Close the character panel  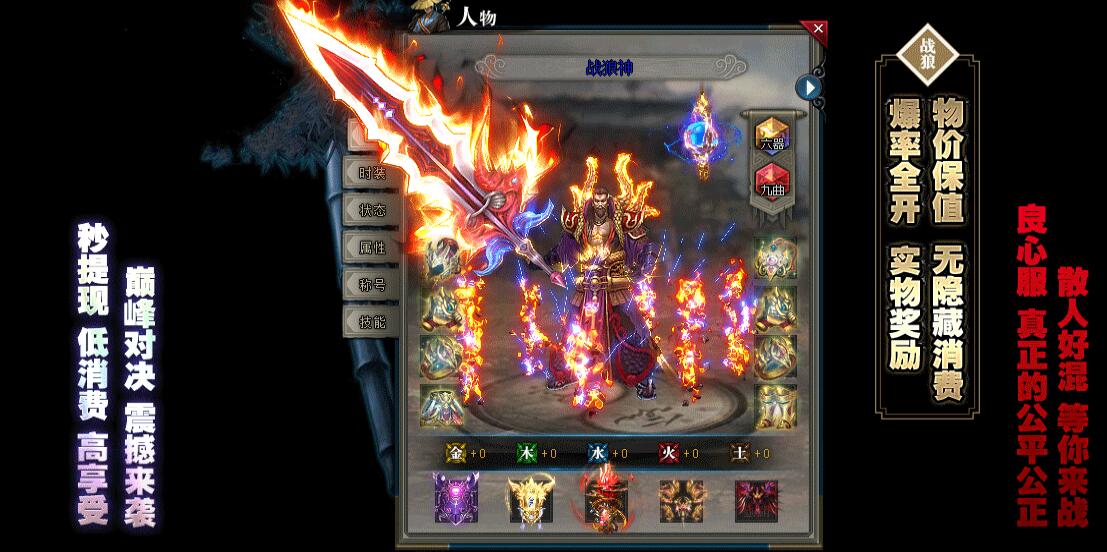click(819, 29)
